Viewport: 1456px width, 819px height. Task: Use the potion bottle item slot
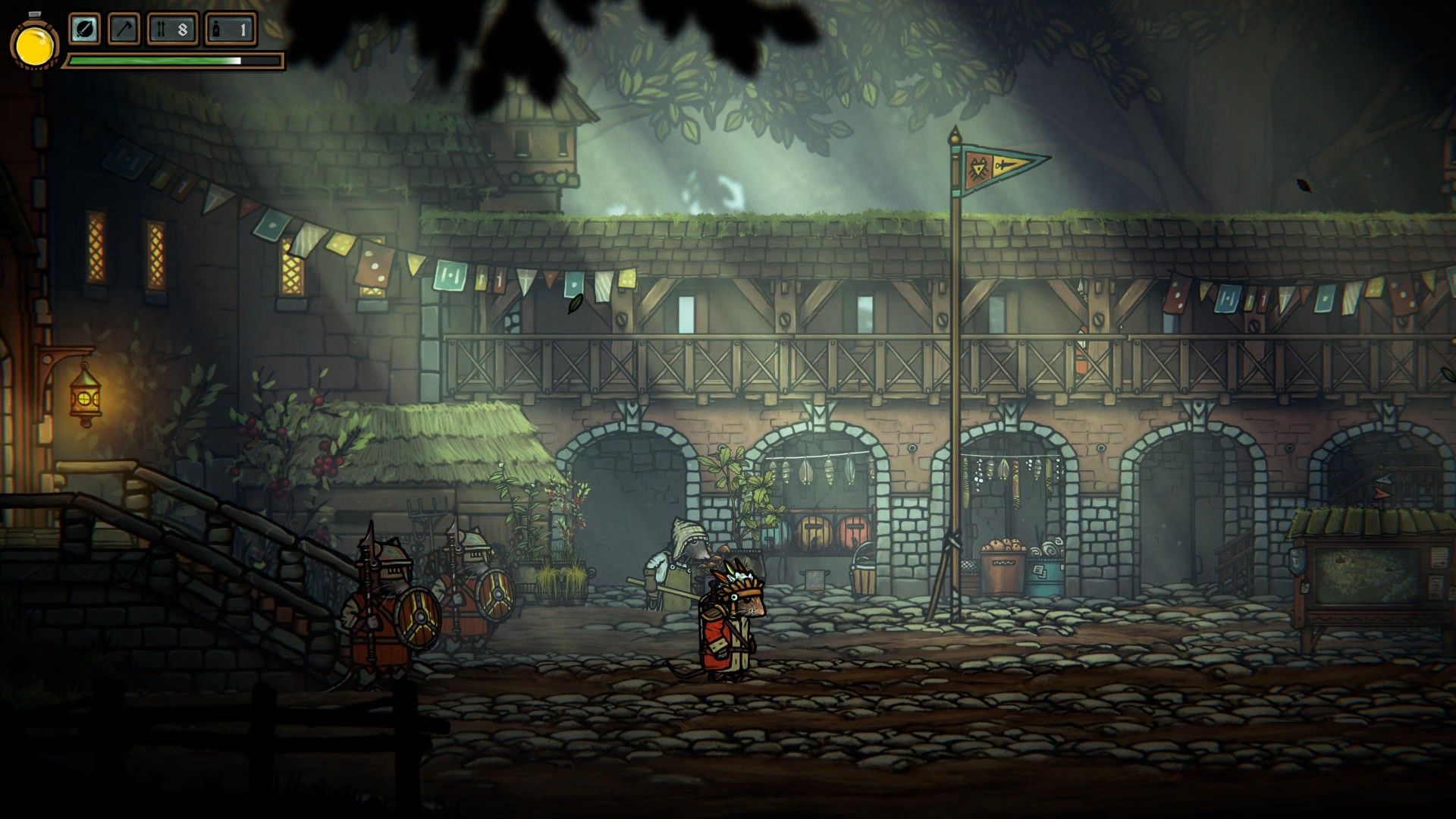(231, 30)
